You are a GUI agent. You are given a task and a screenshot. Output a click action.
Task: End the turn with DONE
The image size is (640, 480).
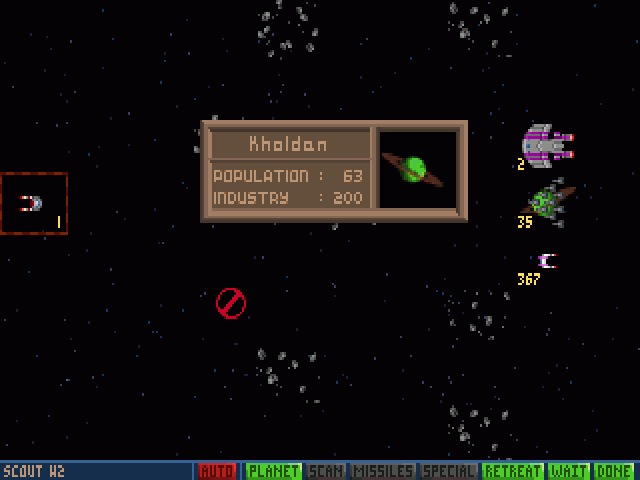pyautogui.click(x=613, y=471)
